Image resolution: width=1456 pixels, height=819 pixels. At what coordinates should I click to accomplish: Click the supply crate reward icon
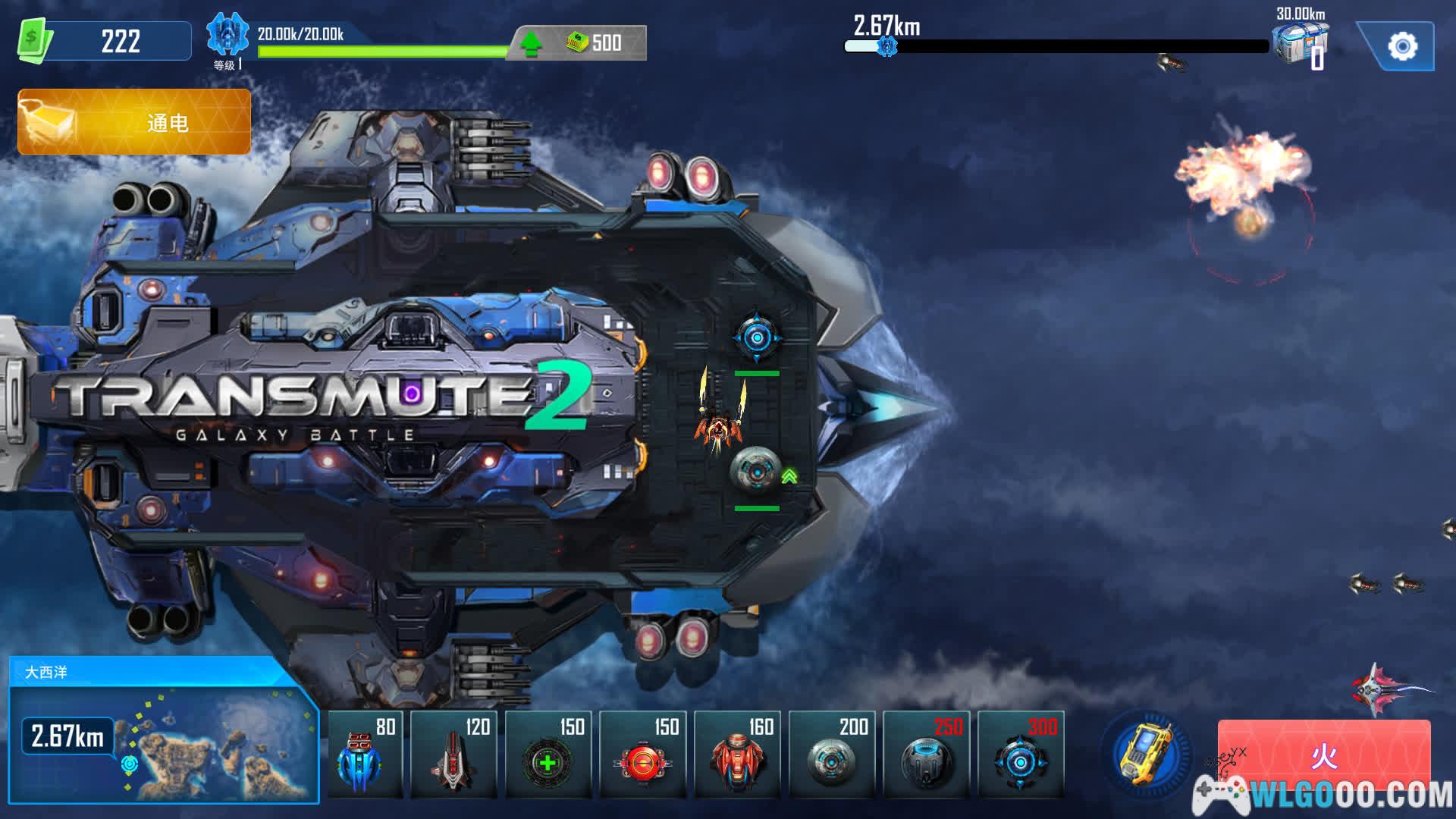(1300, 44)
